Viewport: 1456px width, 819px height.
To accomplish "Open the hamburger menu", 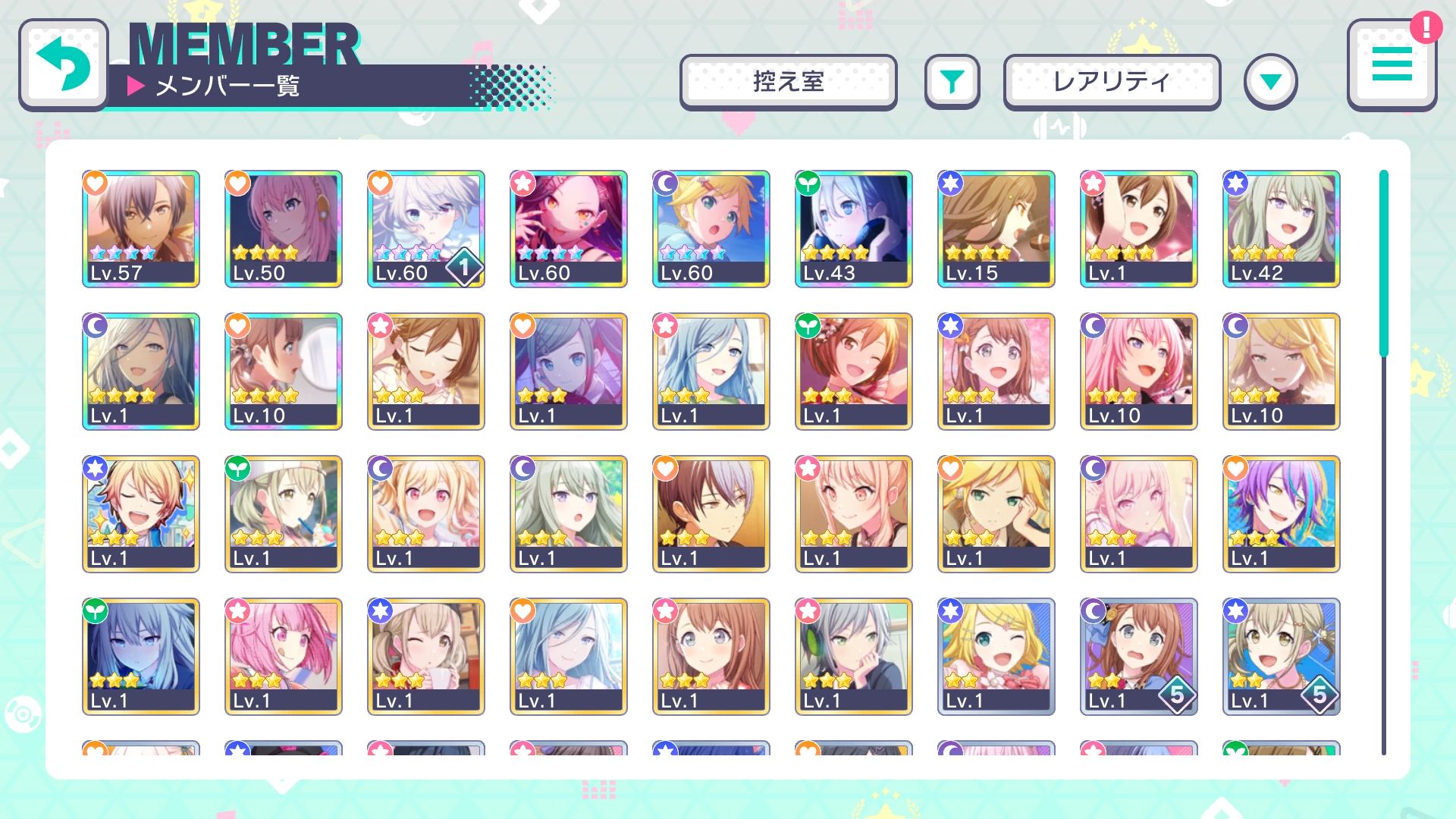I will coord(1392,65).
